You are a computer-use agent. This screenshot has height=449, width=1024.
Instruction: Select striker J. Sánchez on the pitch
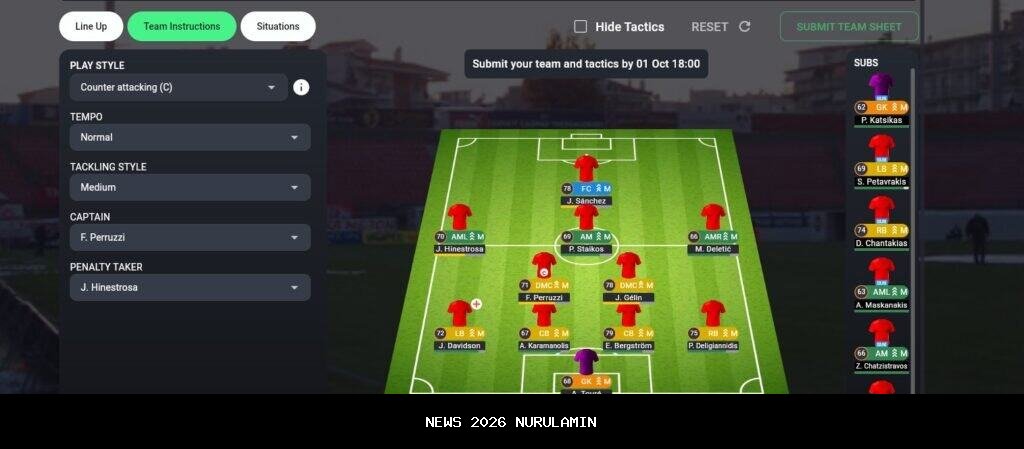(x=586, y=172)
